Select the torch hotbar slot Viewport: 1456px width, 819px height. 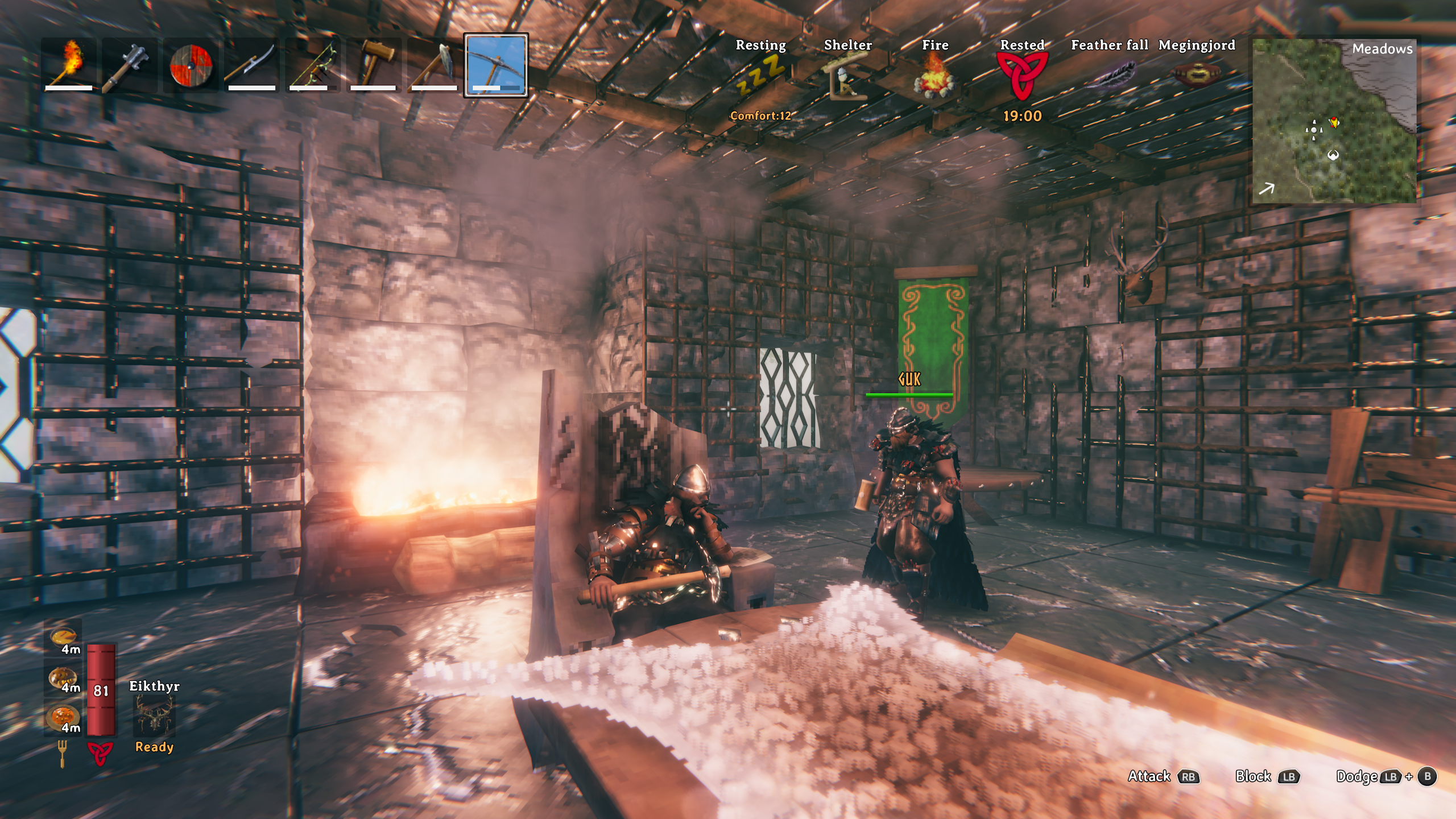69,65
